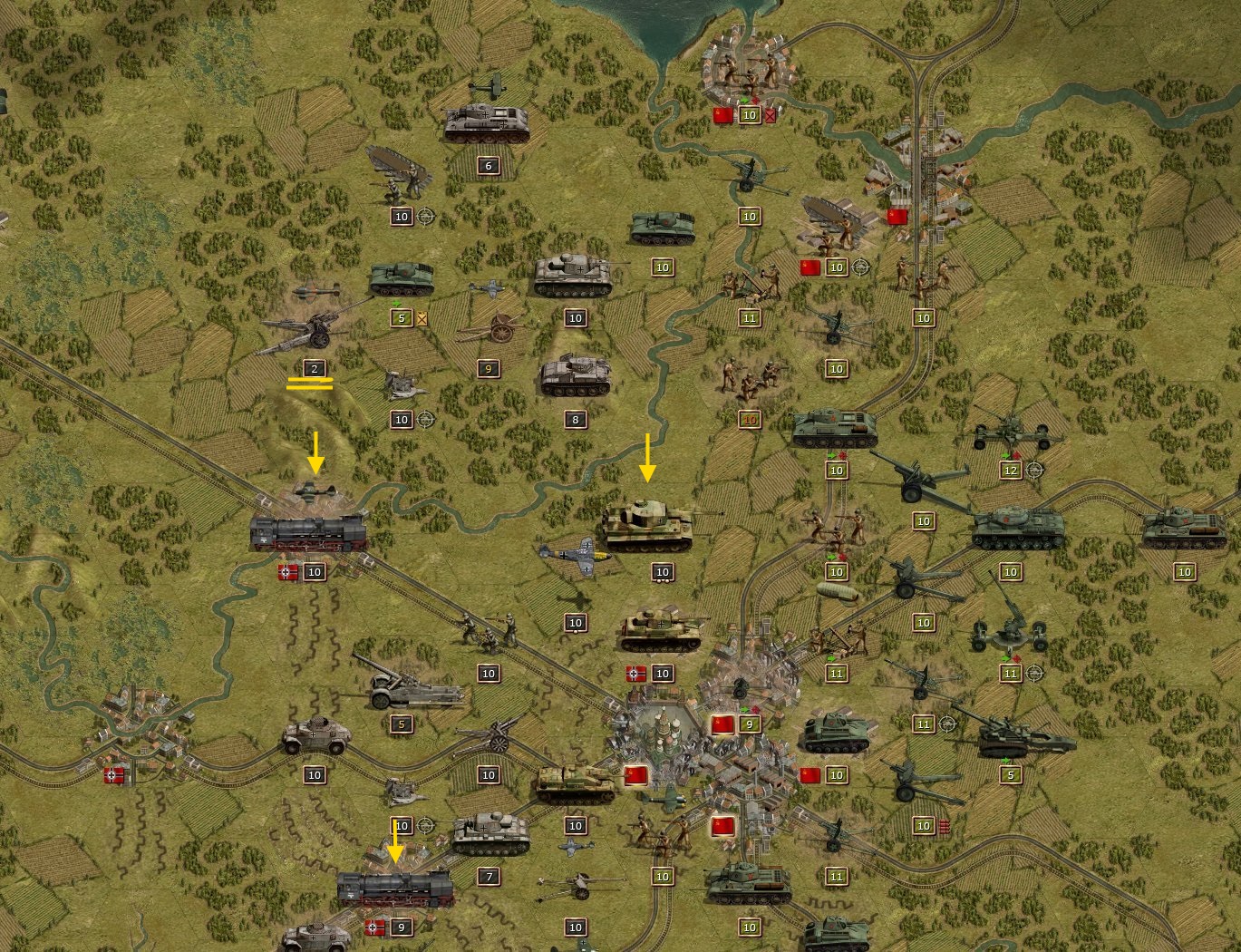Click the strength-8 badge under the German tank
The width and height of the screenshot is (1241, 952).
(575, 418)
